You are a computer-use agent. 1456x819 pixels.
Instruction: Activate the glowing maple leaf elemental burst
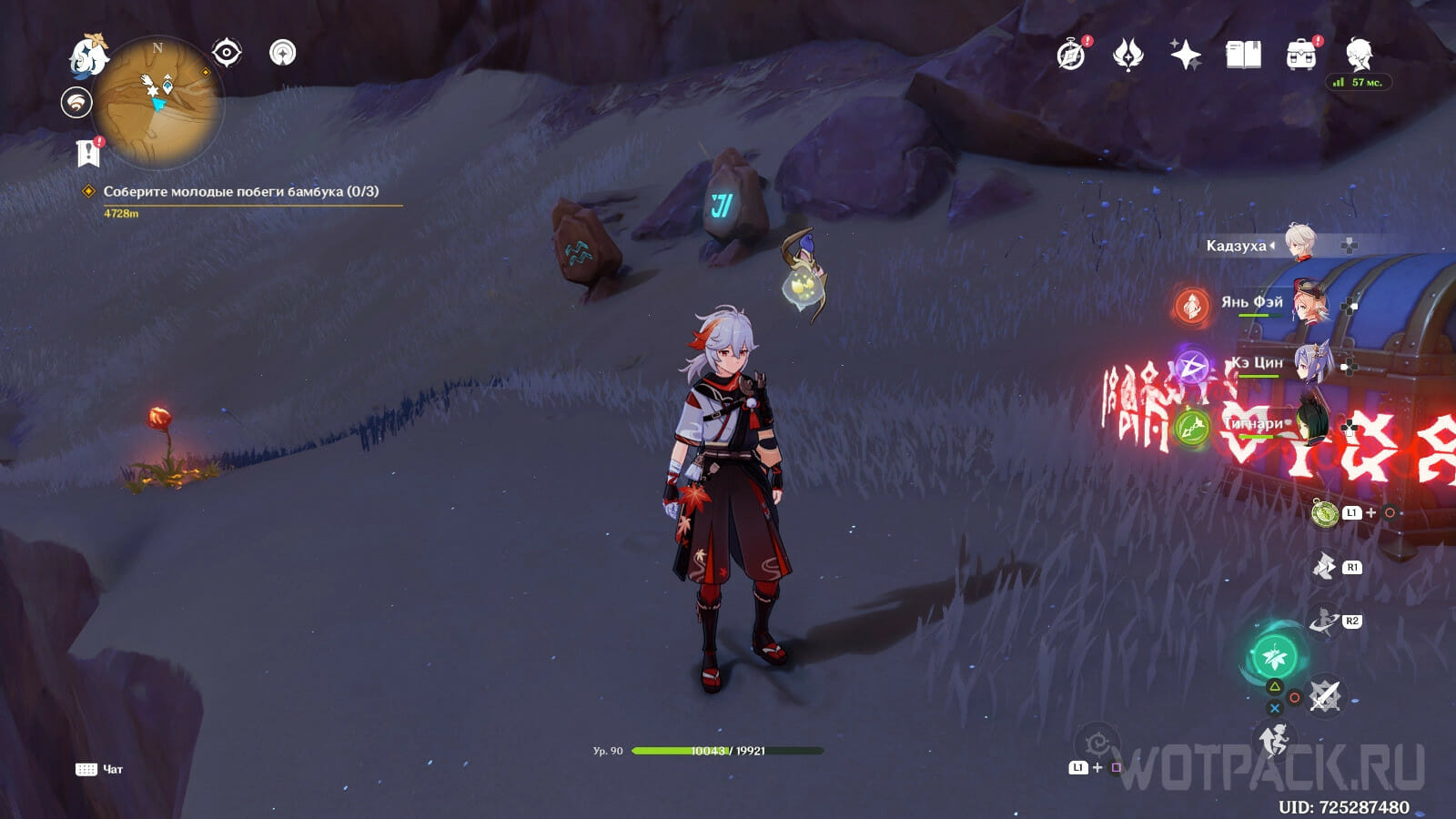point(1274,655)
